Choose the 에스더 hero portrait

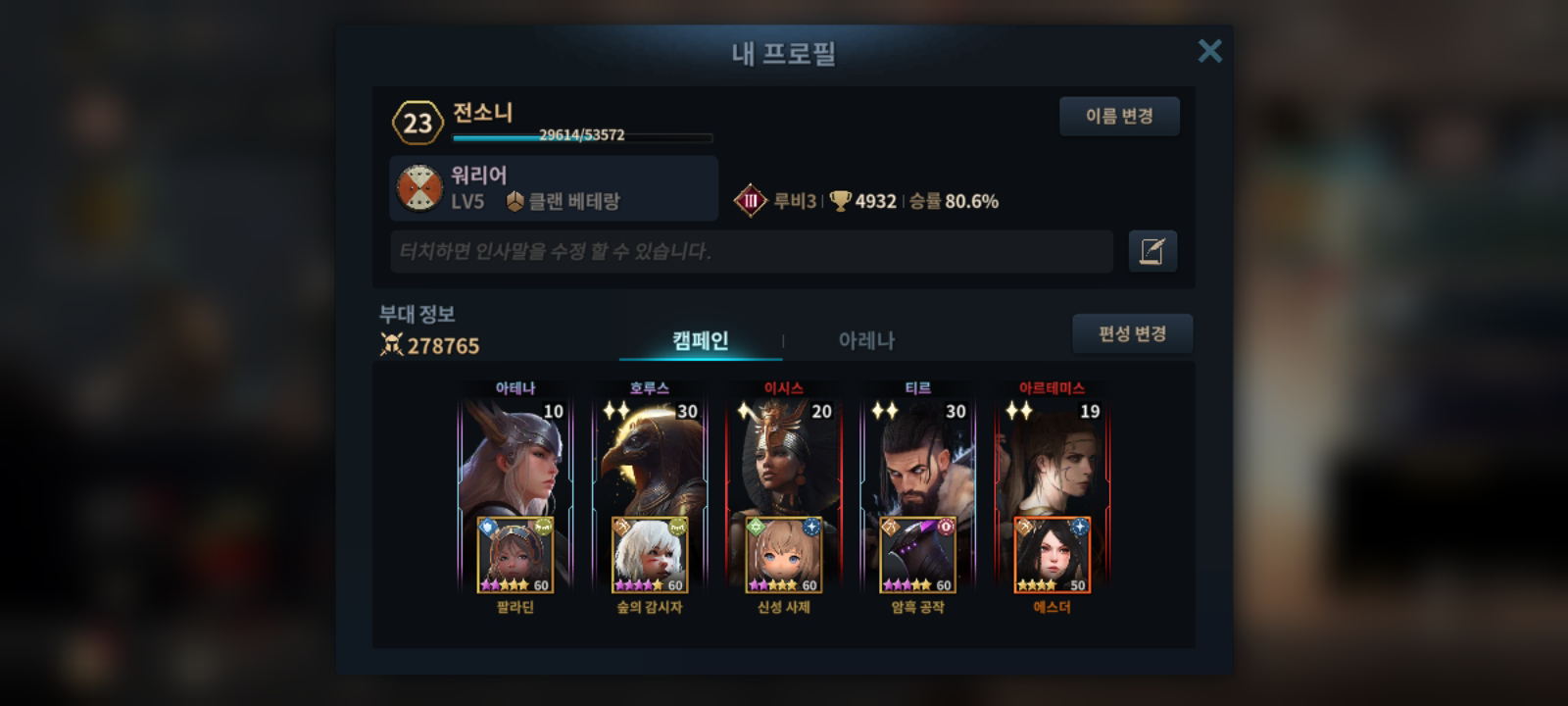coord(1053,556)
